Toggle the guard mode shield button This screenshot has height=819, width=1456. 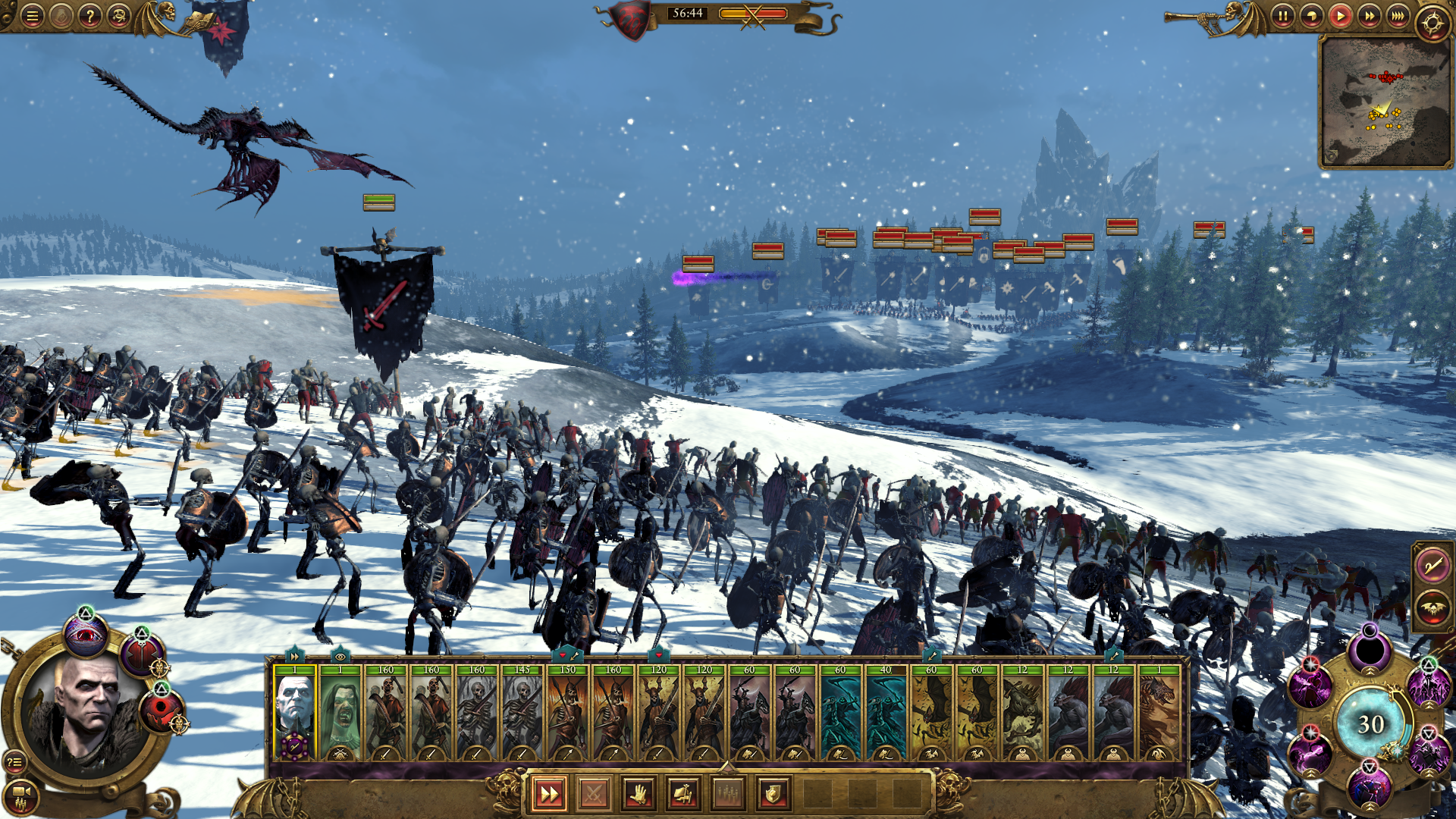[773, 794]
